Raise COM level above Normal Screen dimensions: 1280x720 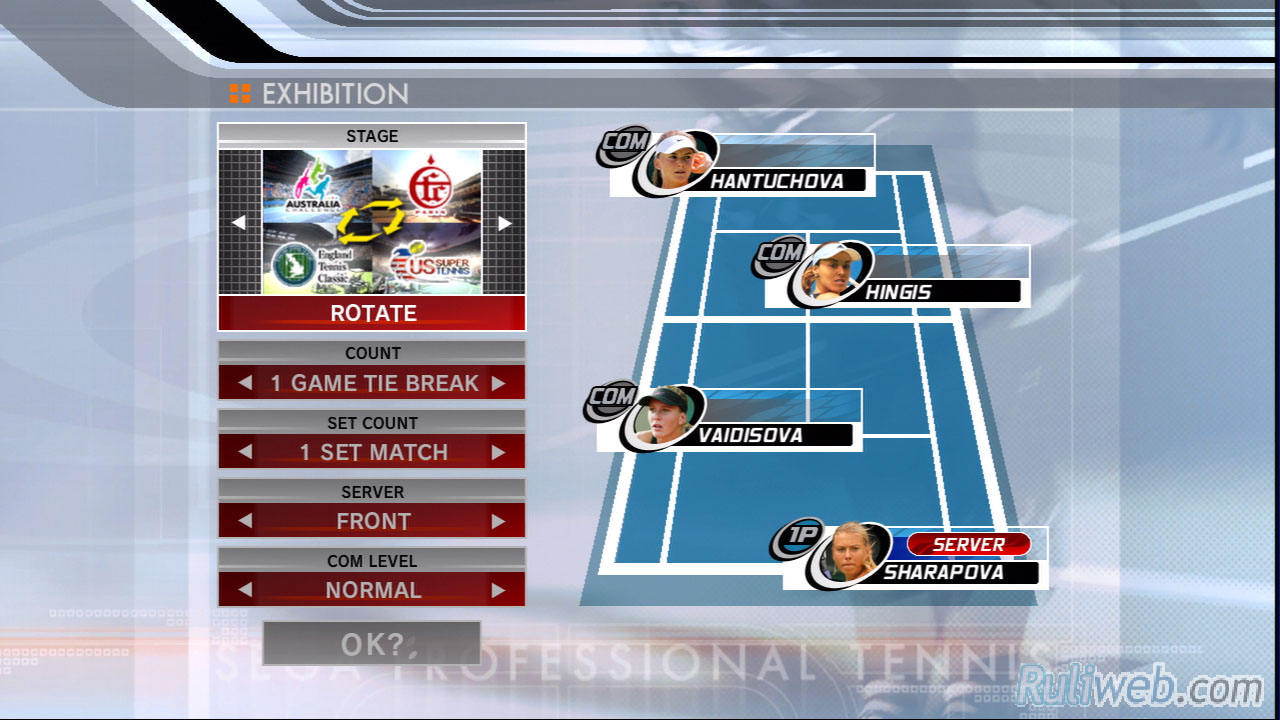coord(498,590)
